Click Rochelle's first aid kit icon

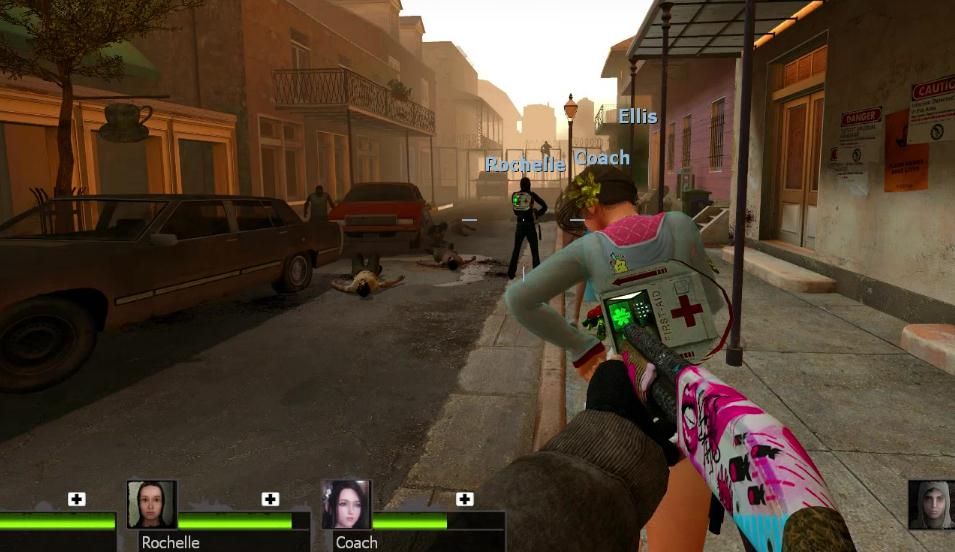[270, 499]
